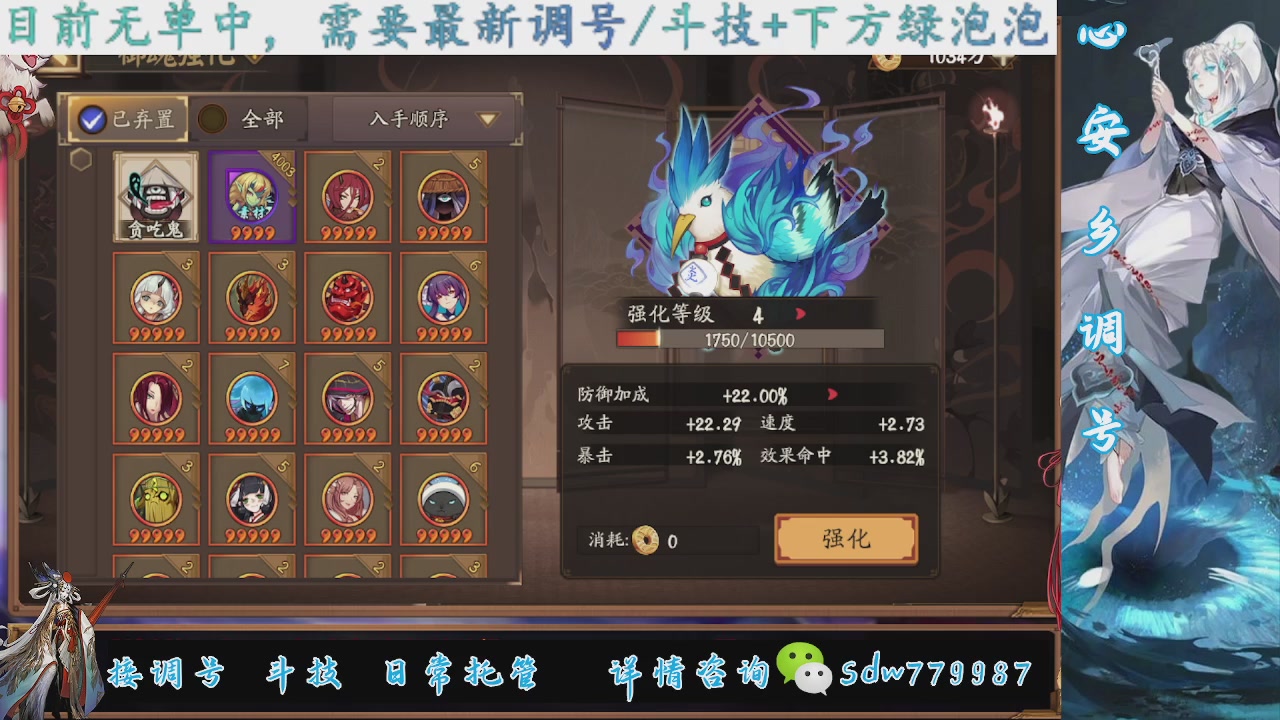Open the red-haired soul marked with 2
Viewport: 1280px width, 720px height.
(x=349, y=197)
